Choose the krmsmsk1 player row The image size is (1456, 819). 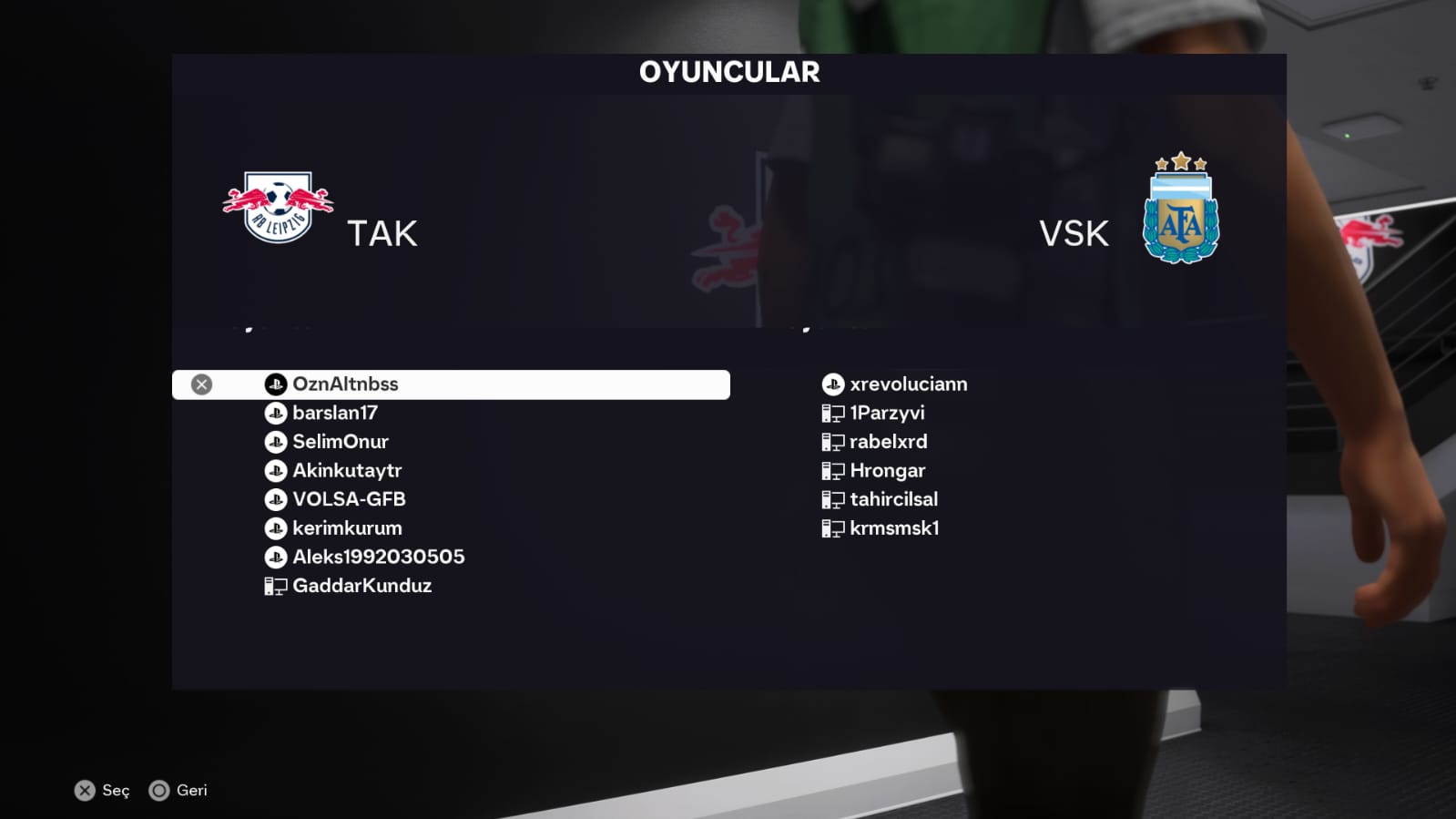point(893,528)
